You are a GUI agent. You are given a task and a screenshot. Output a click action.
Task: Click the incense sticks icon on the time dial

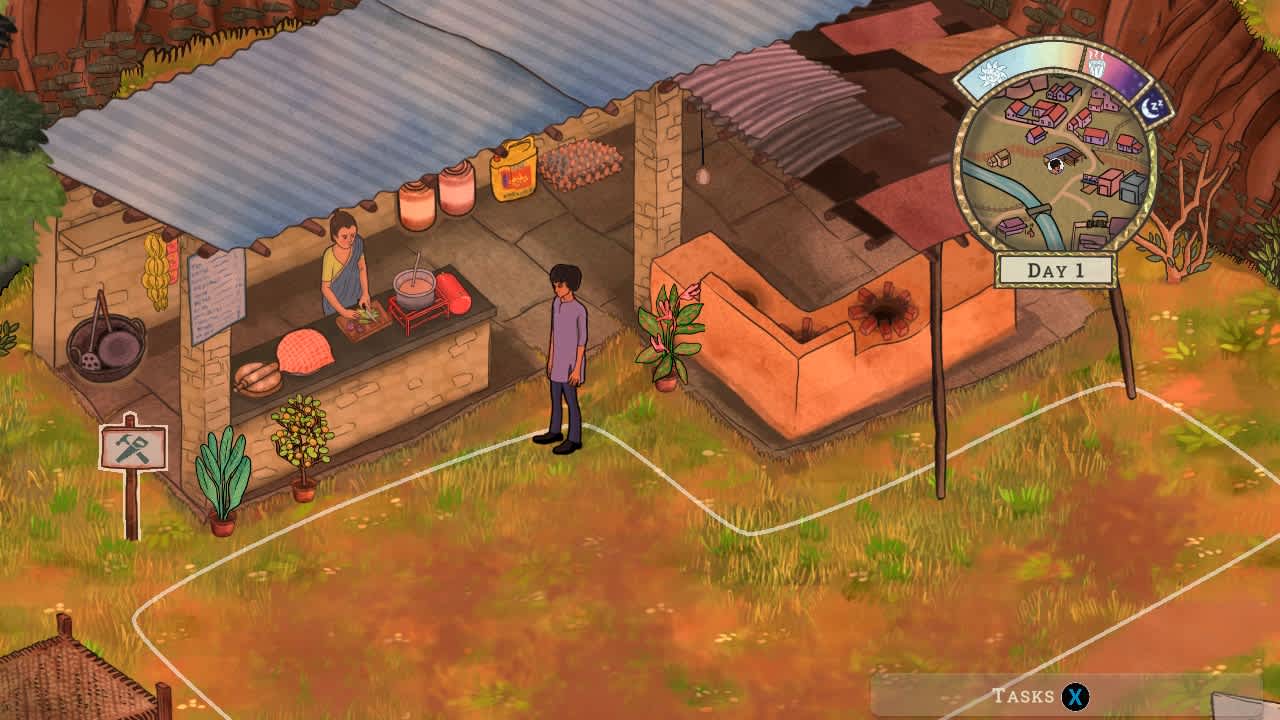tap(1097, 64)
